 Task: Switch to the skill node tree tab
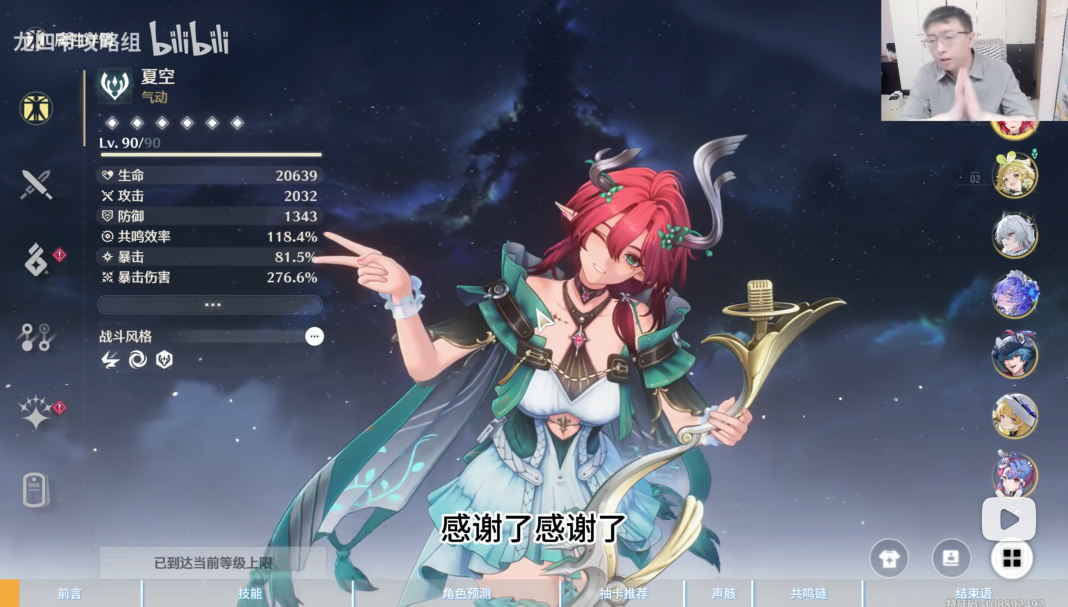(x=36, y=337)
